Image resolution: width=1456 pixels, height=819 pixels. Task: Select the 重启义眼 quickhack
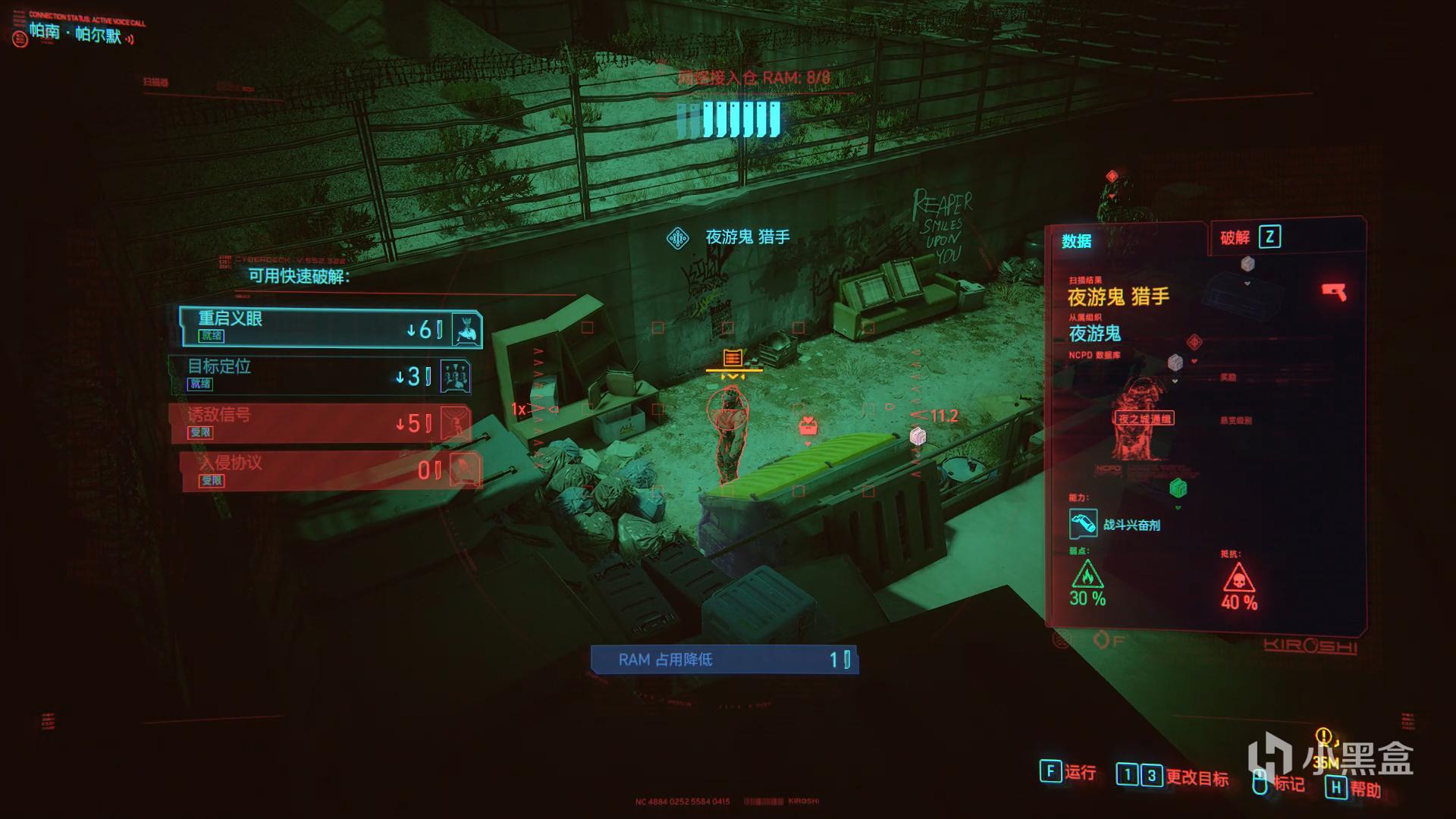tap(330, 328)
